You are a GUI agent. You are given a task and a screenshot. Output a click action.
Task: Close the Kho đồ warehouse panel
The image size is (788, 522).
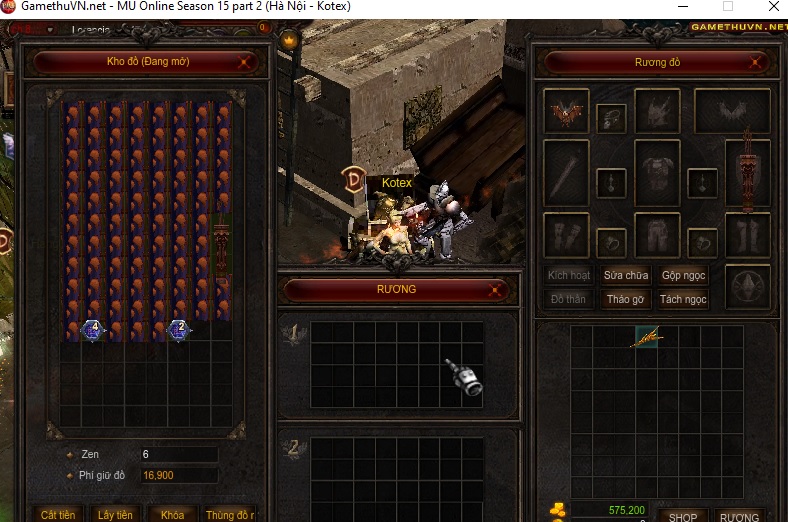[x=244, y=62]
